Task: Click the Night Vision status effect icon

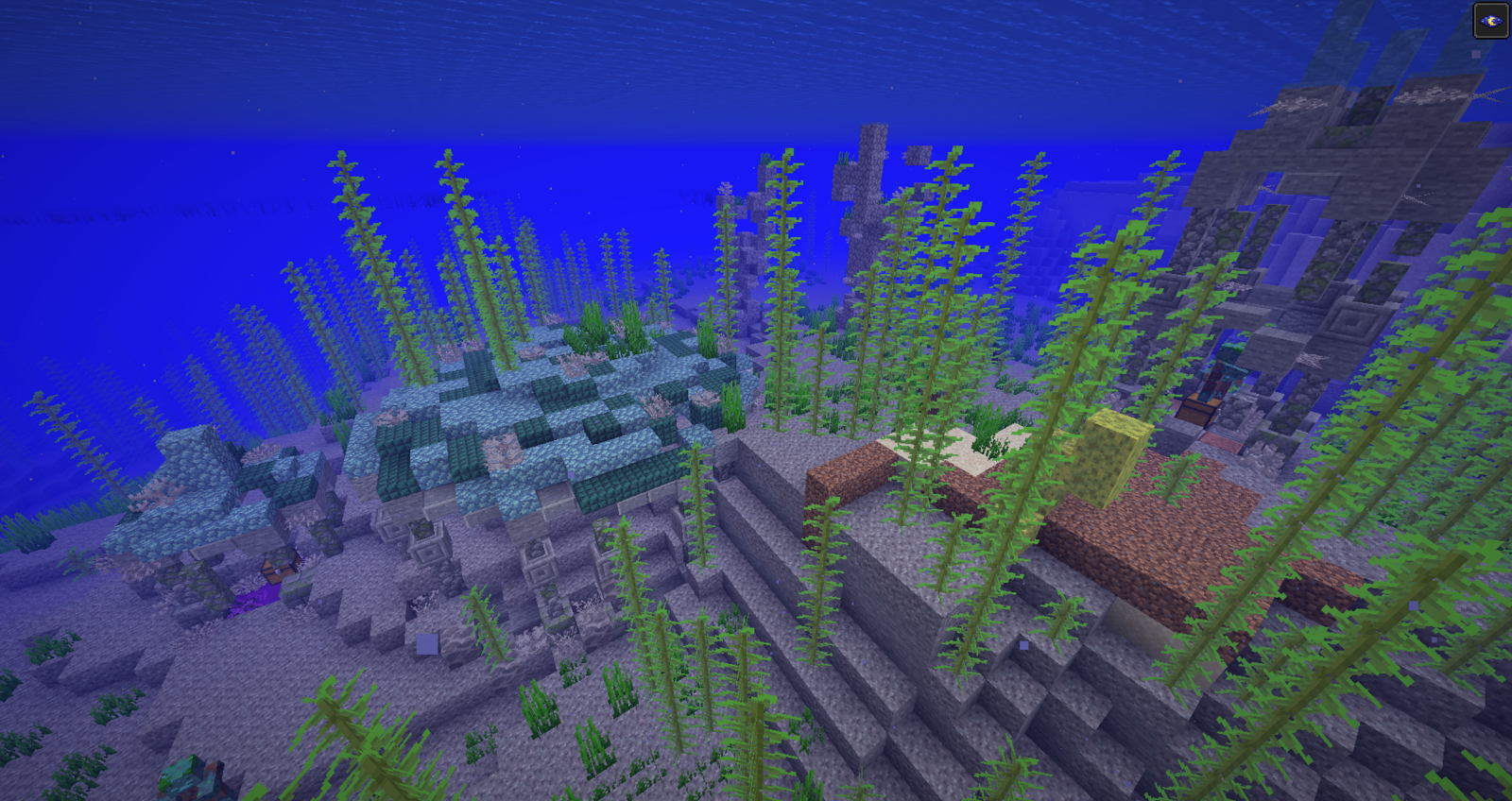Action: 1490,21
